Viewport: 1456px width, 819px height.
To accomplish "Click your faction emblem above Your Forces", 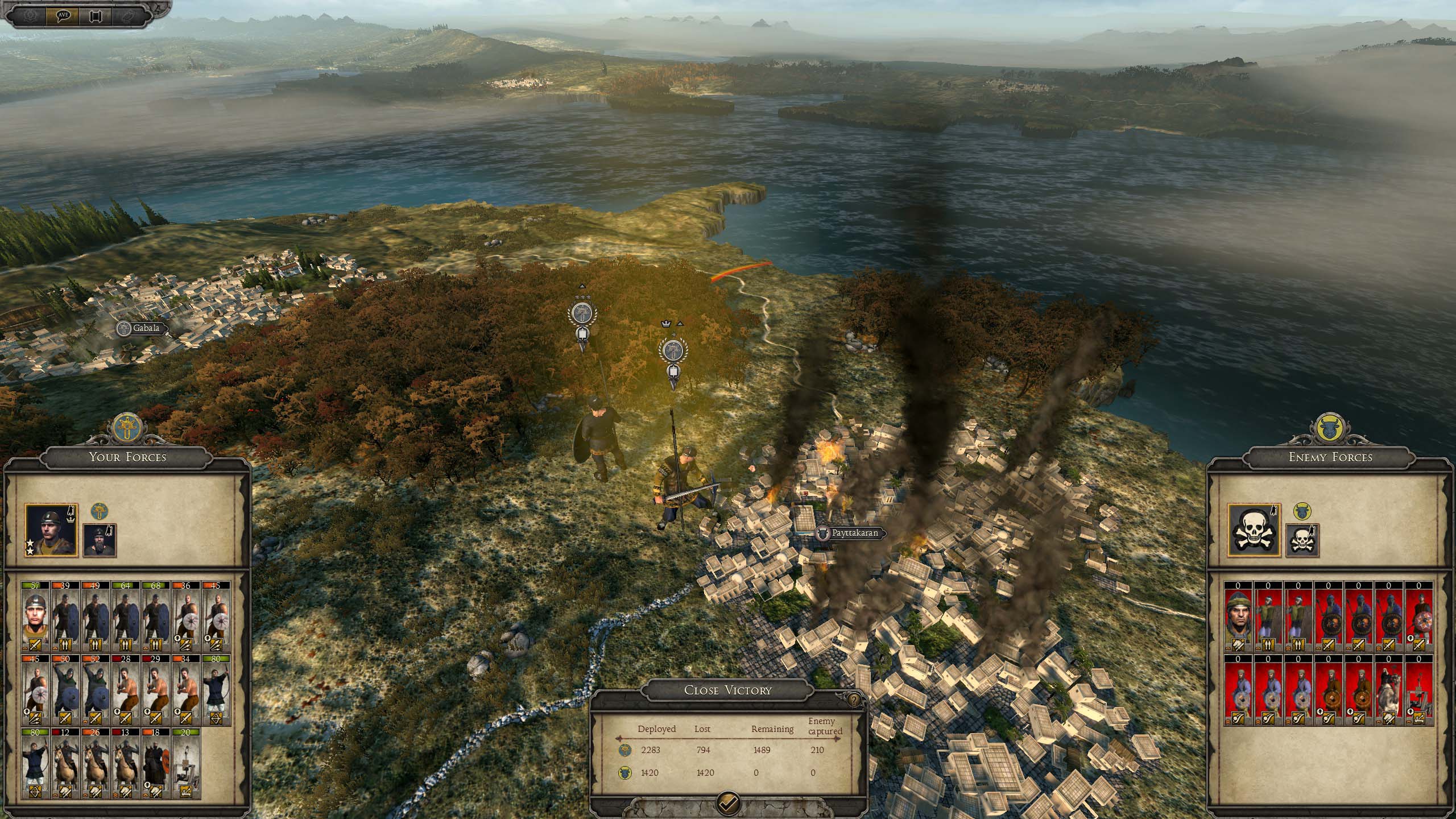I will (126, 429).
